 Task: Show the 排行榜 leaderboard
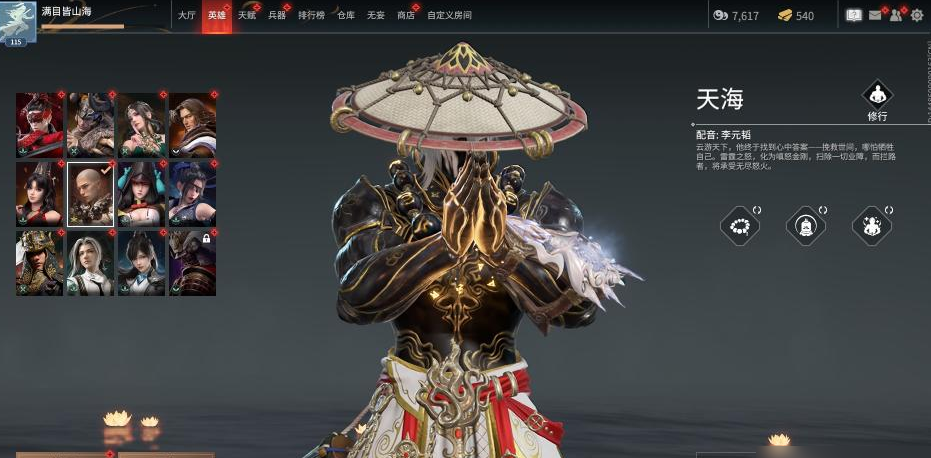pyautogui.click(x=311, y=16)
